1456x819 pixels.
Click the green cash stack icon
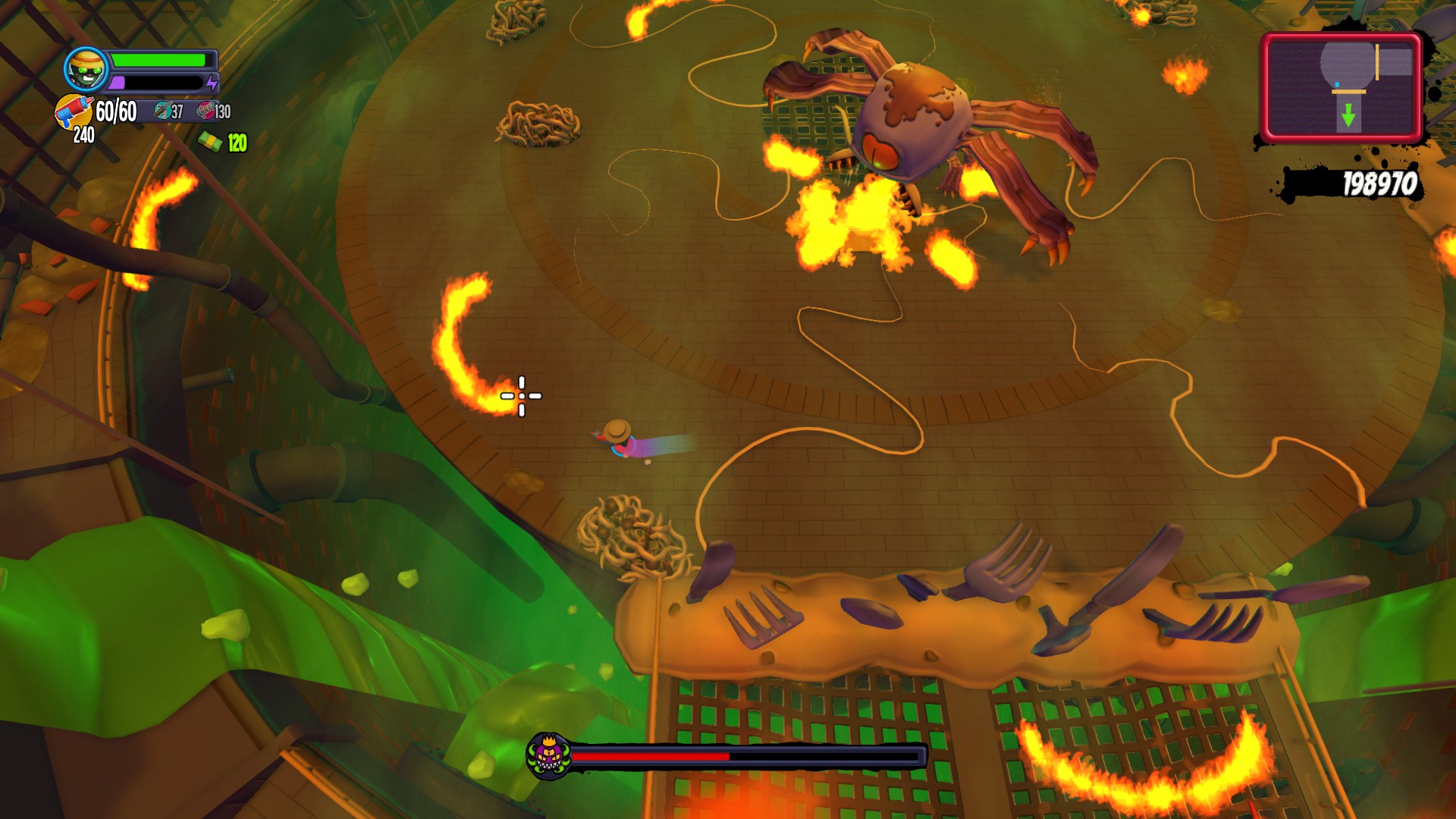[210, 142]
